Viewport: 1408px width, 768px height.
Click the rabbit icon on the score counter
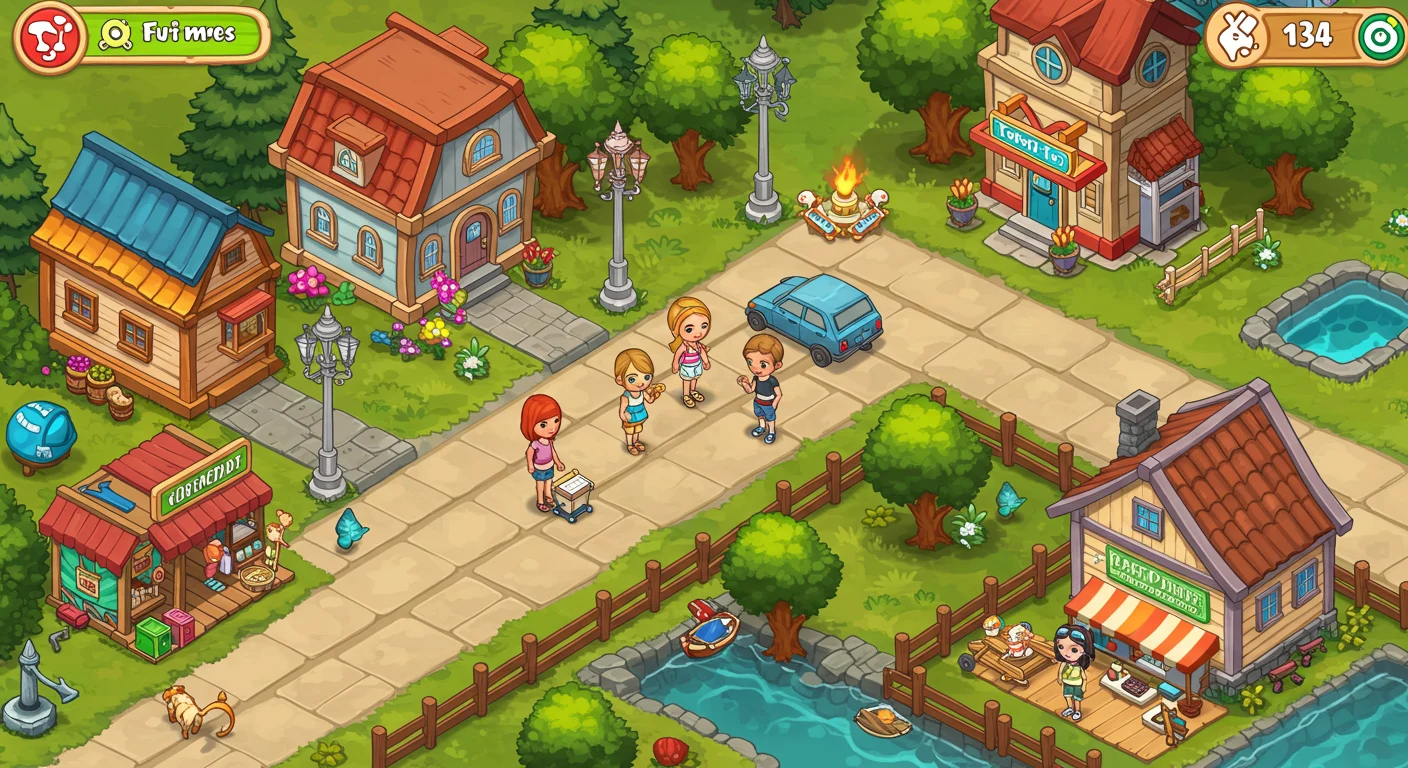[1240, 35]
